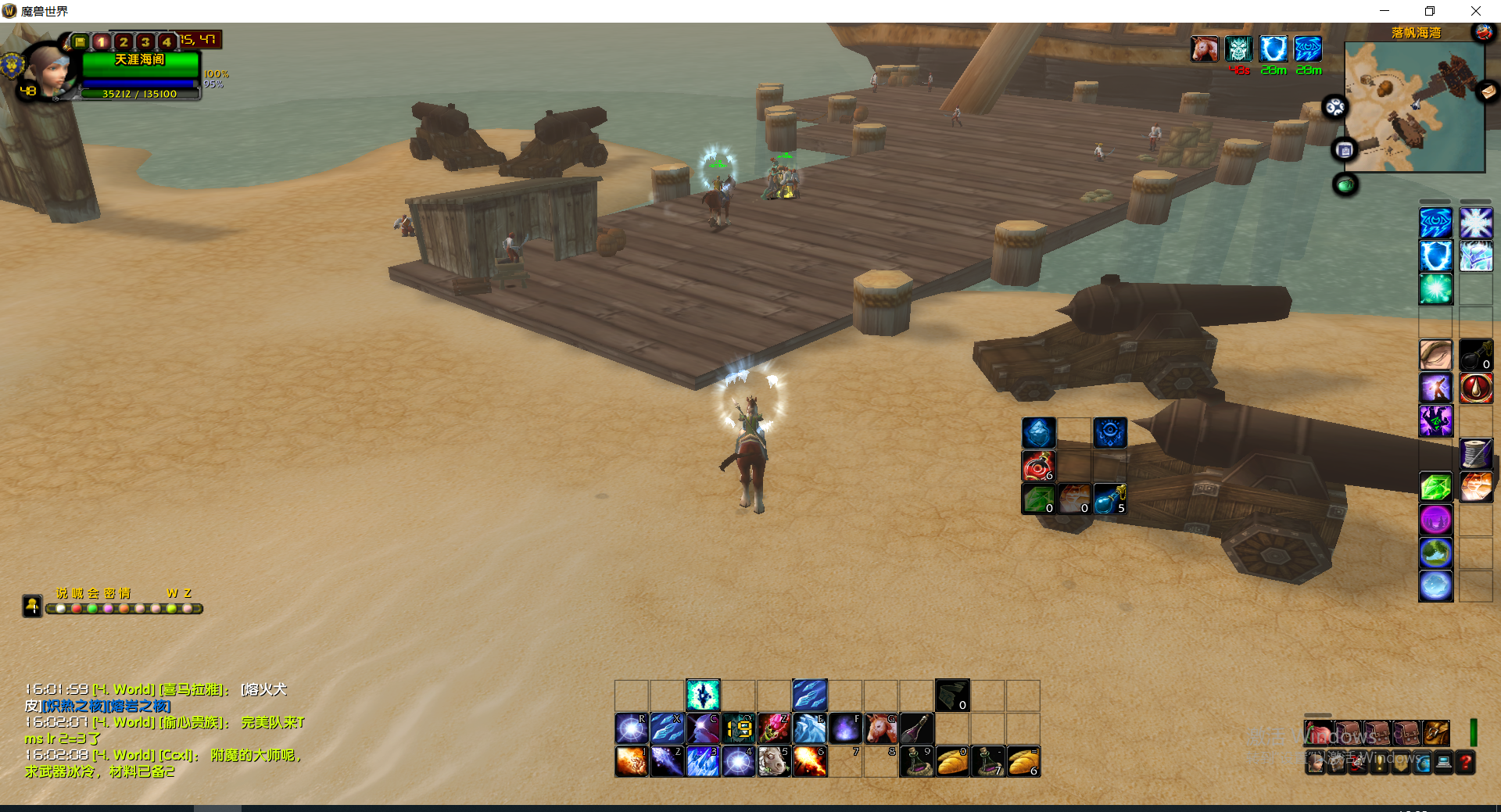Cast the ice block spell on hotkey E

(x=809, y=728)
